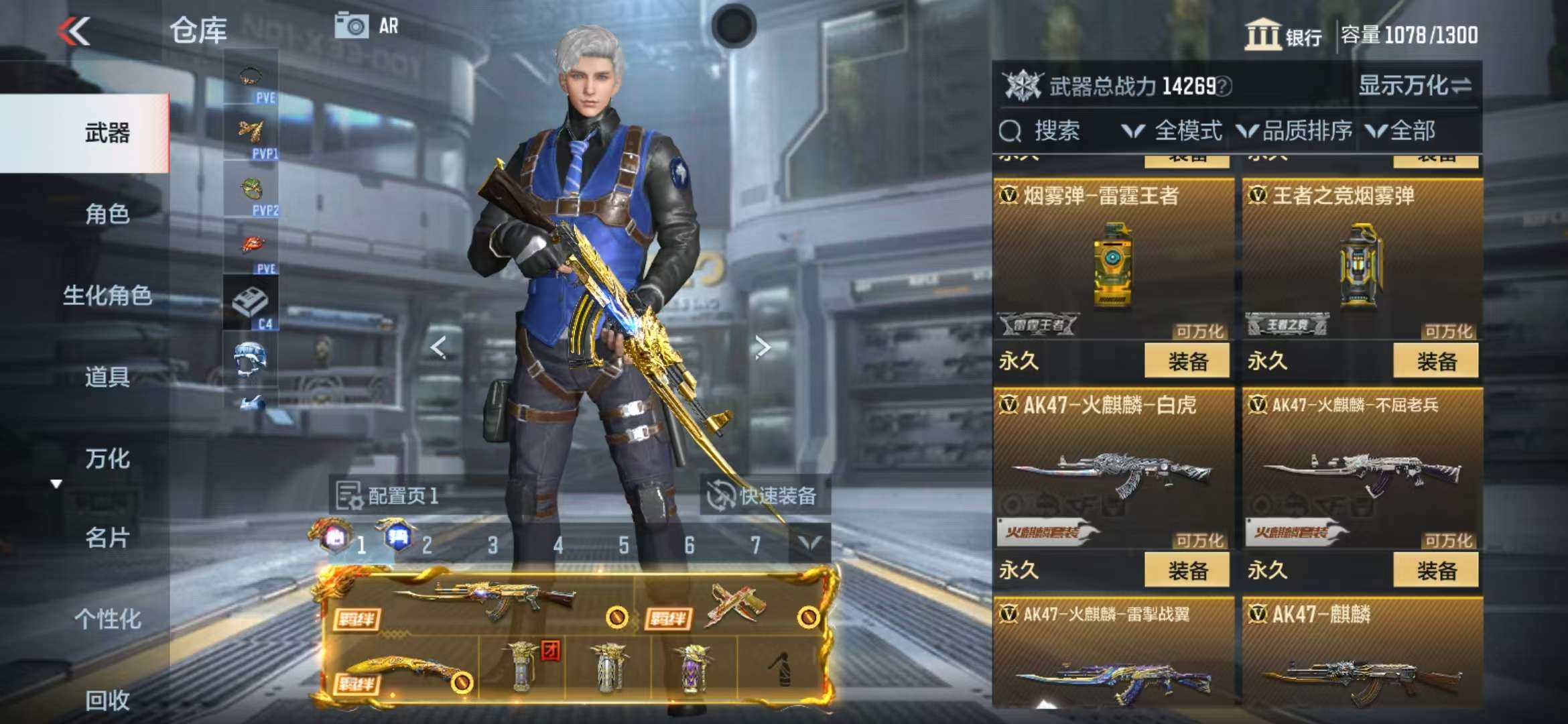Click the 快速装备 quick equip button
Viewport: 1568px width, 724px height.
764,496
